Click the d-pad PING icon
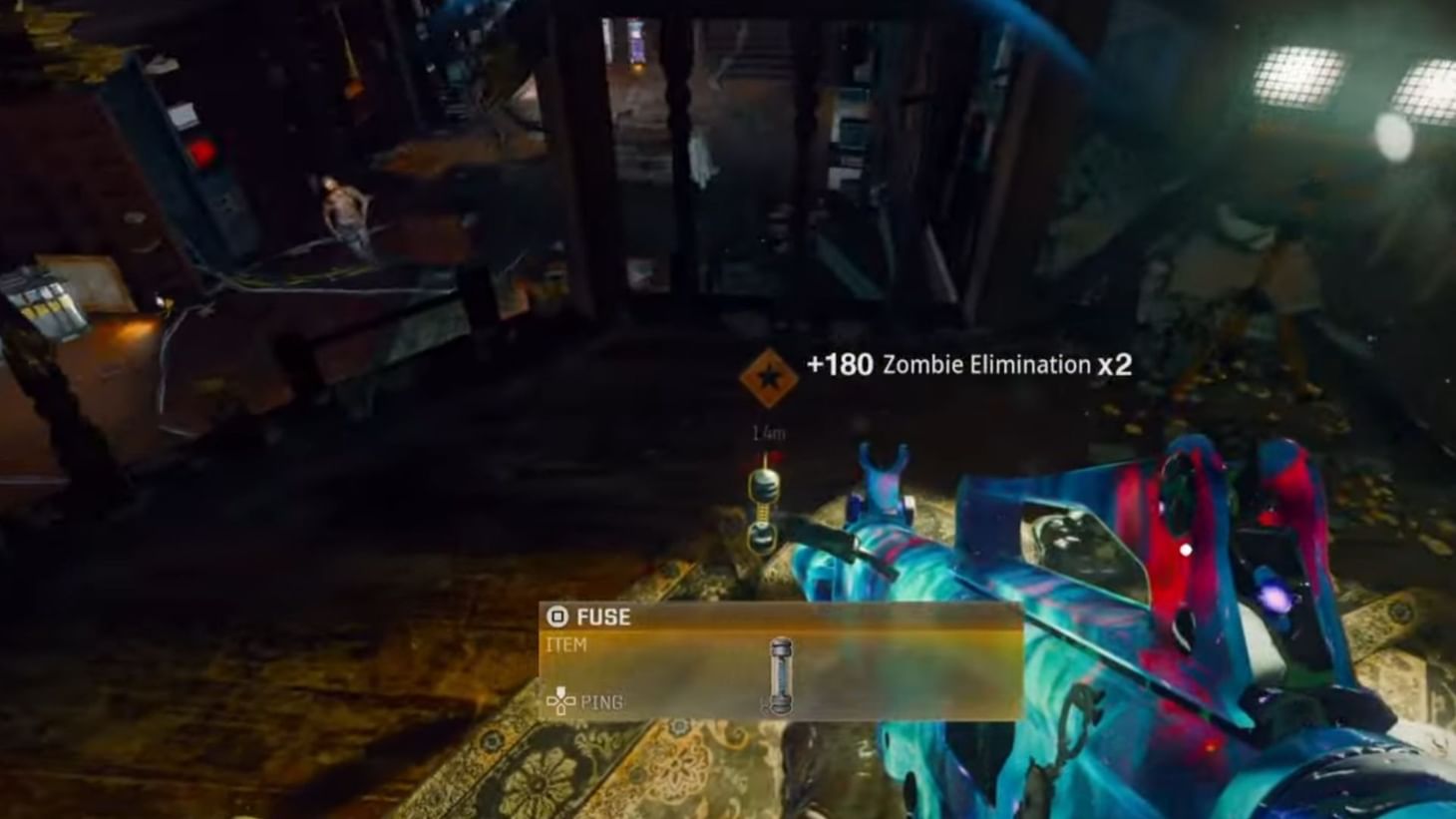 pyautogui.click(x=561, y=702)
